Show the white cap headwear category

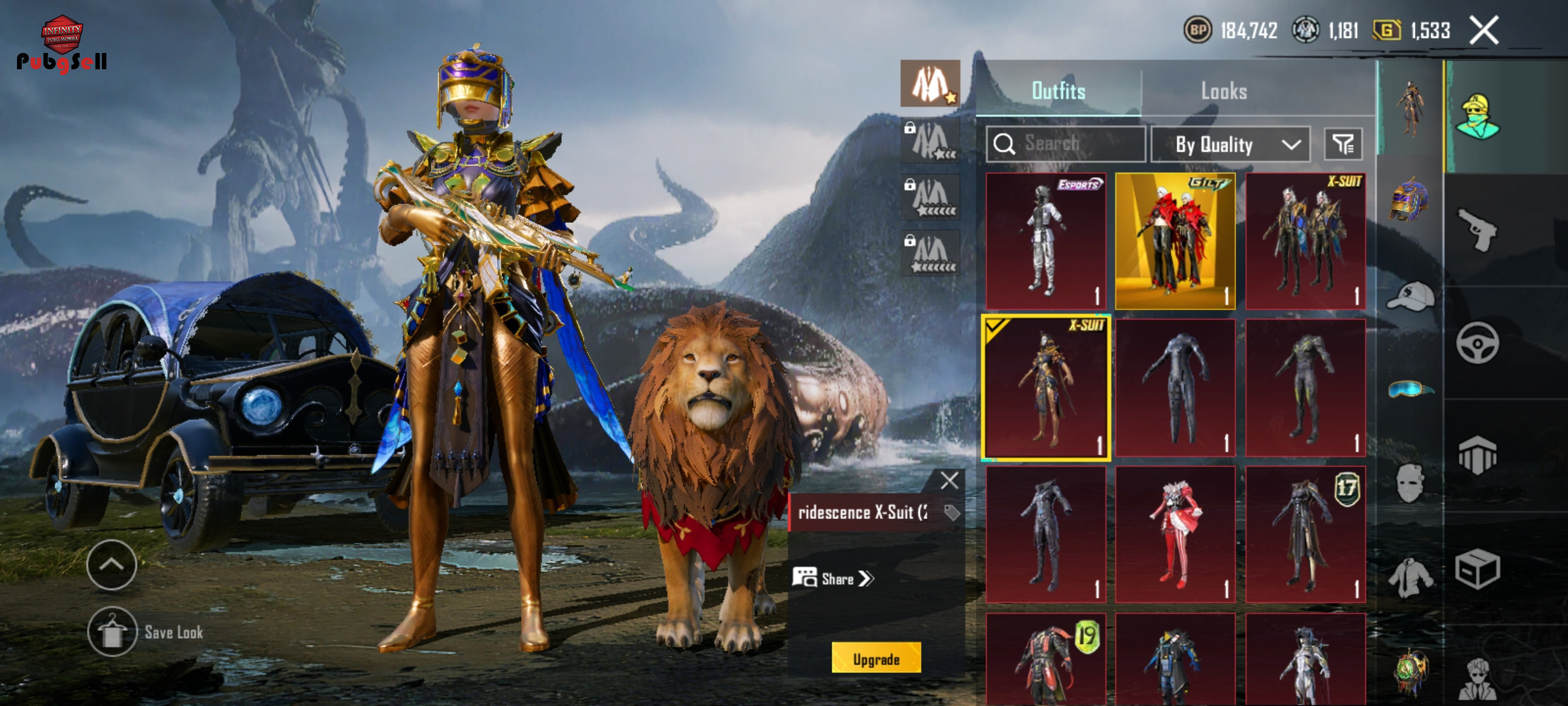[1410, 296]
